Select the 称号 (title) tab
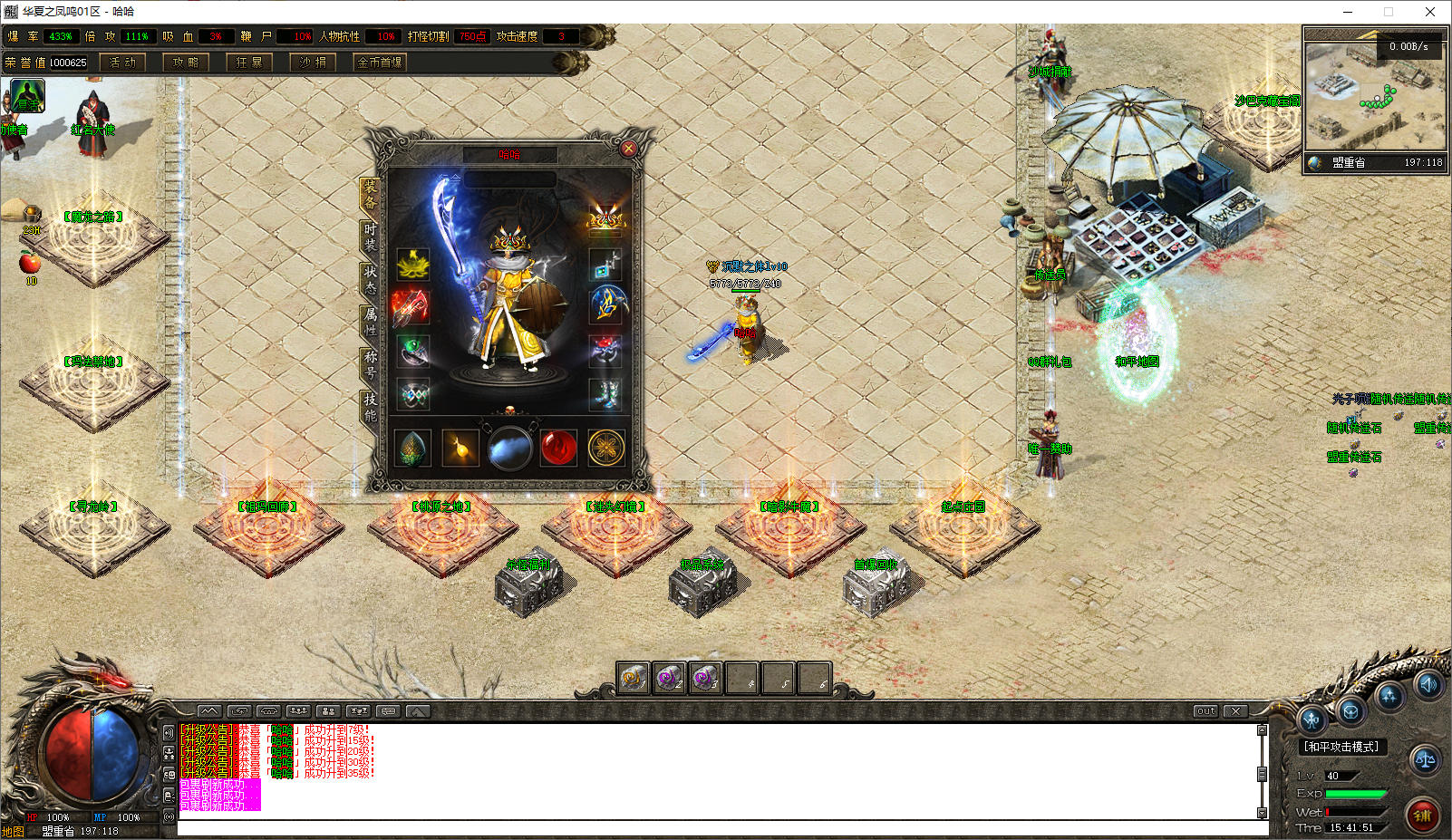The width and height of the screenshot is (1452, 840). 370,364
